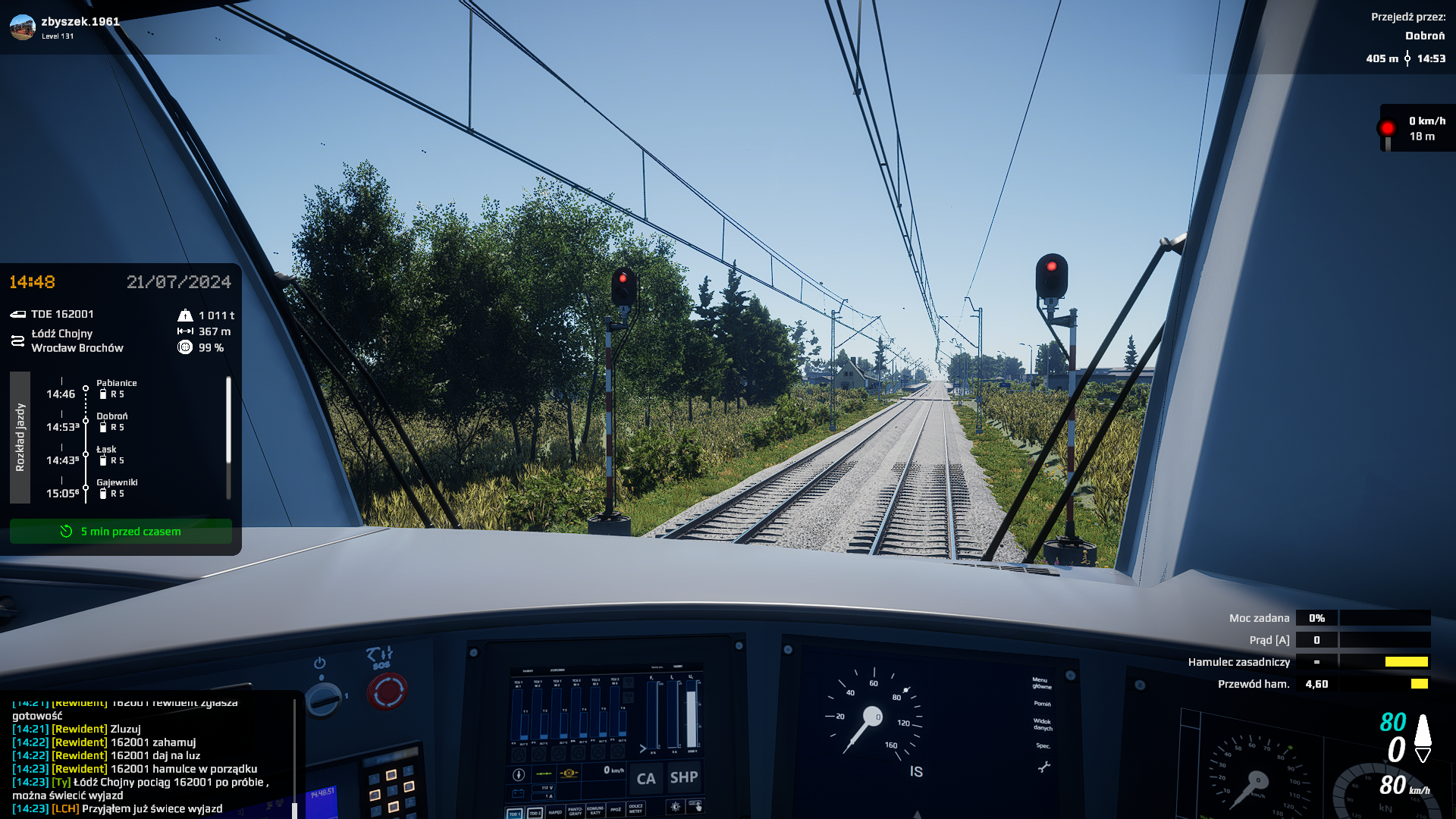Screen dimensions: 1456x819
Task: Acknowledge the SHP button on cab display
Action: click(x=683, y=777)
